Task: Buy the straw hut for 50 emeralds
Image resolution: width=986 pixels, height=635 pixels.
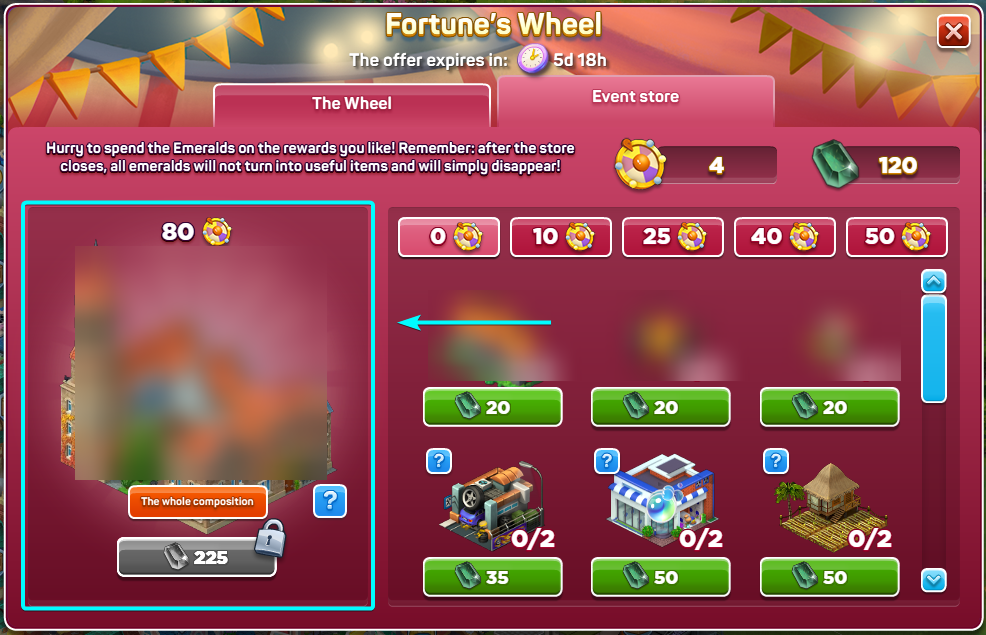Action: pos(829,577)
